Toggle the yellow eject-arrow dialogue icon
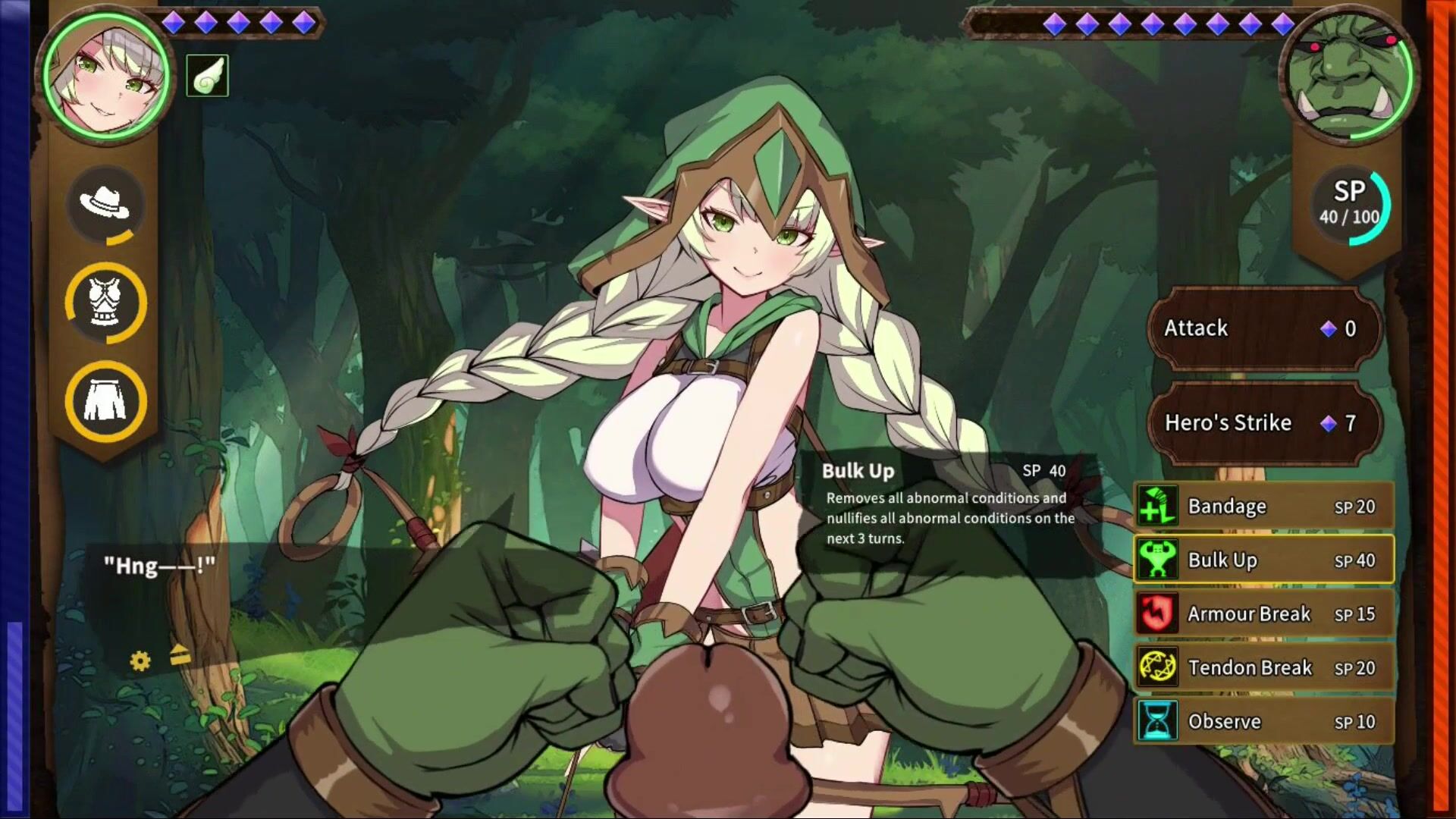The height and width of the screenshot is (819, 1456). [180, 654]
